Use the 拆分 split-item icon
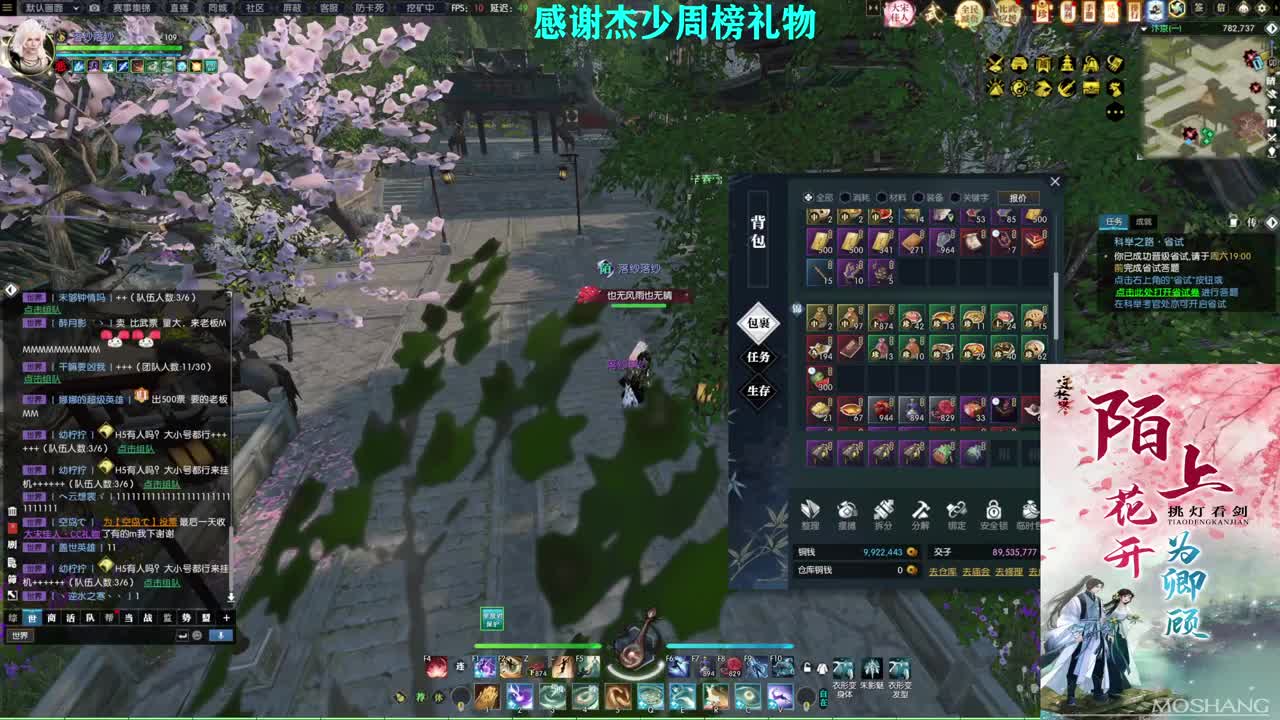 tap(885, 510)
